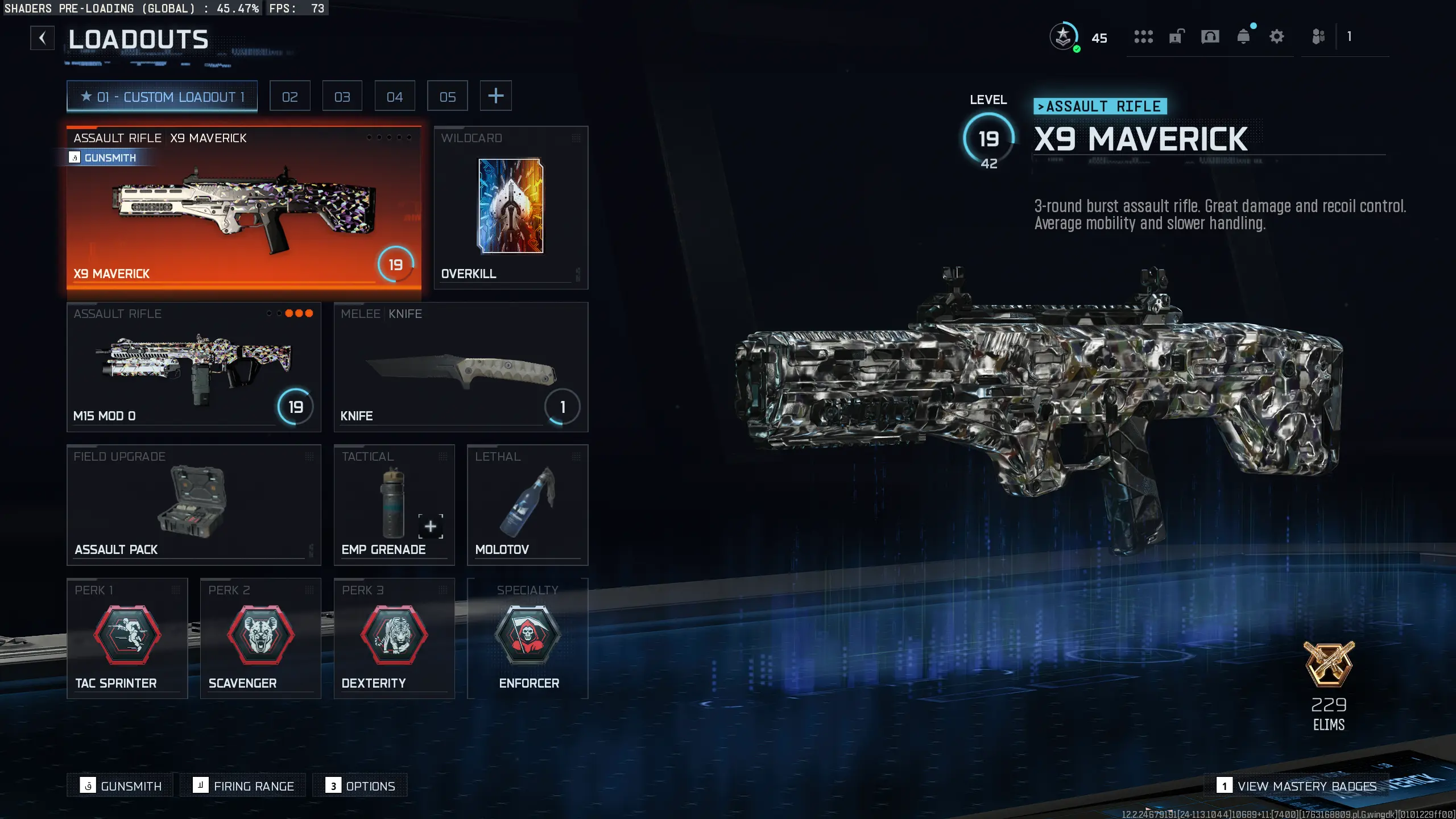Image resolution: width=1456 pixels, height=819 pixels.
Task: Open the hexagon grid menu icon
Action: pos(1143,38)
